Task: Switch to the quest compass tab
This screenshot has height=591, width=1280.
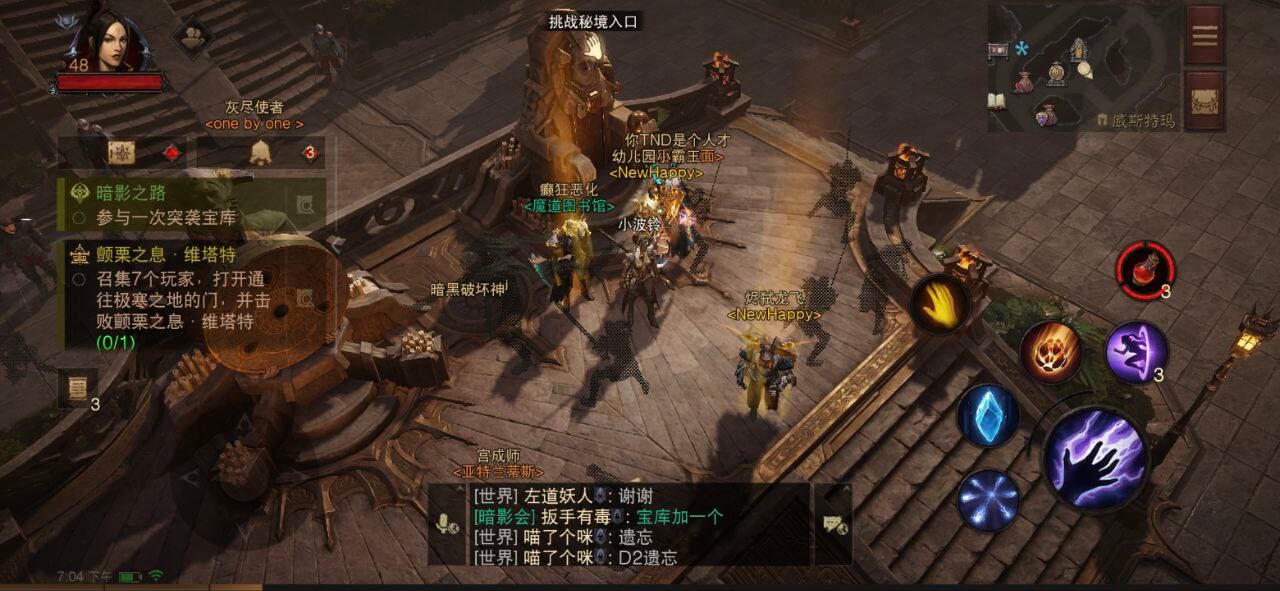Action: (122, 153)
